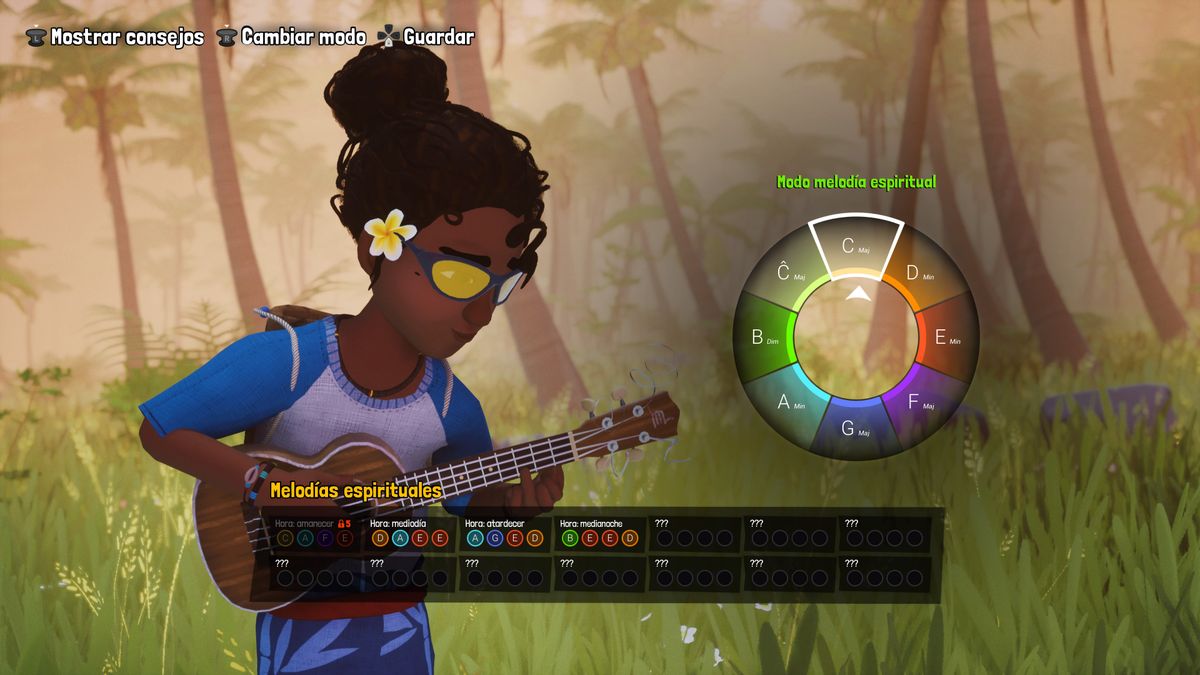
Task: Pick the E Min chord on the wheel
Action: pos(944,337)
